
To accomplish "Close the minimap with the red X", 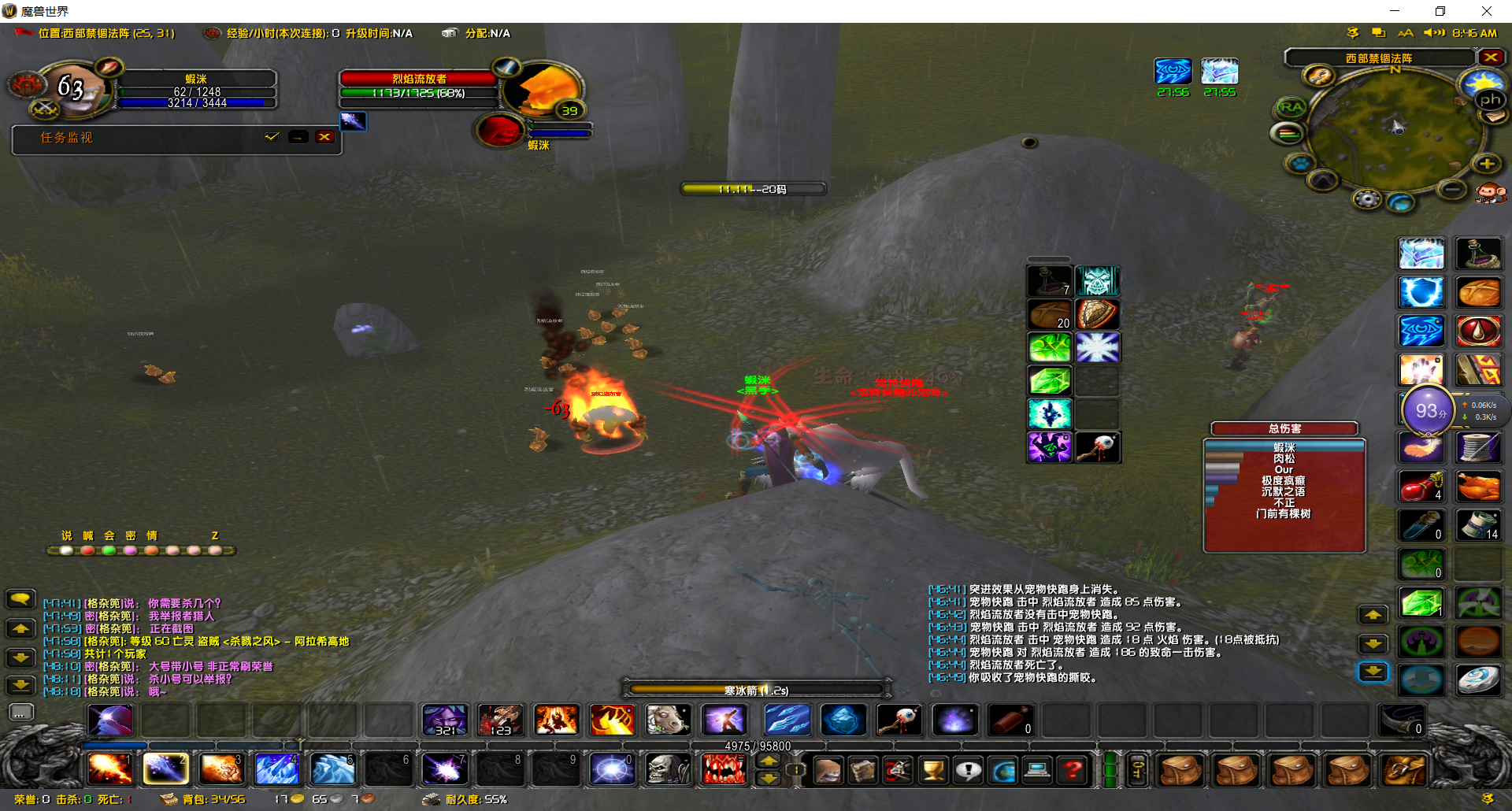I will click(x=1490, y=57).
